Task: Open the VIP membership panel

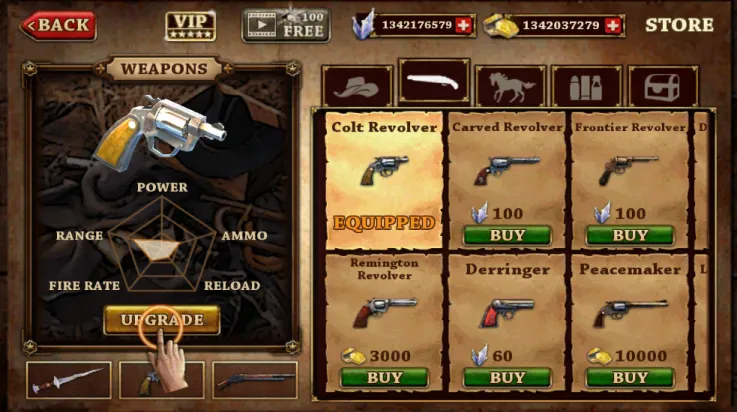Action: [x=190, y=25]
